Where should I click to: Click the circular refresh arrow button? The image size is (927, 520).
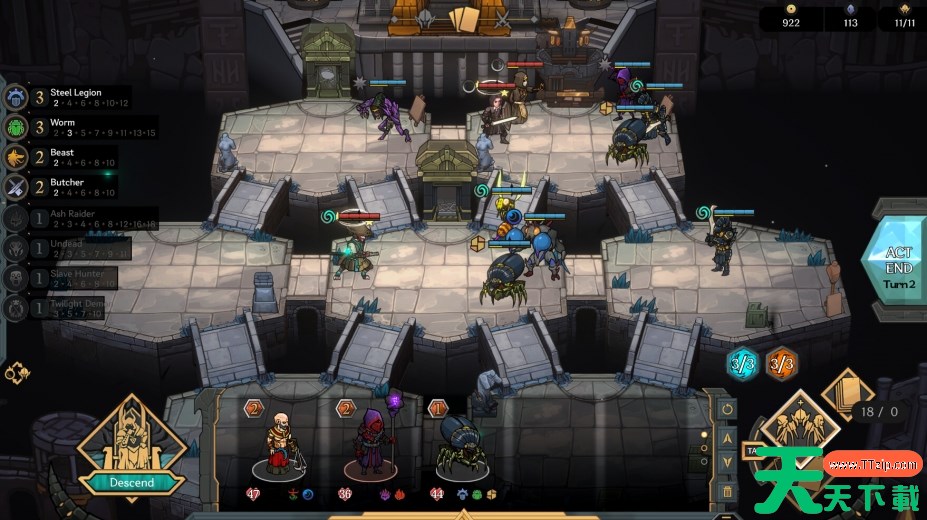727,409
